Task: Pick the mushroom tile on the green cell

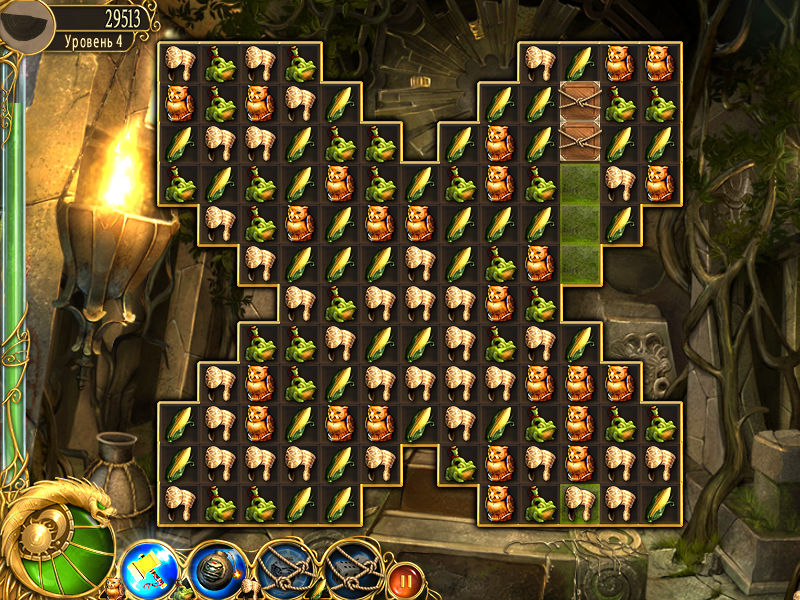Action: pos(579,500)
